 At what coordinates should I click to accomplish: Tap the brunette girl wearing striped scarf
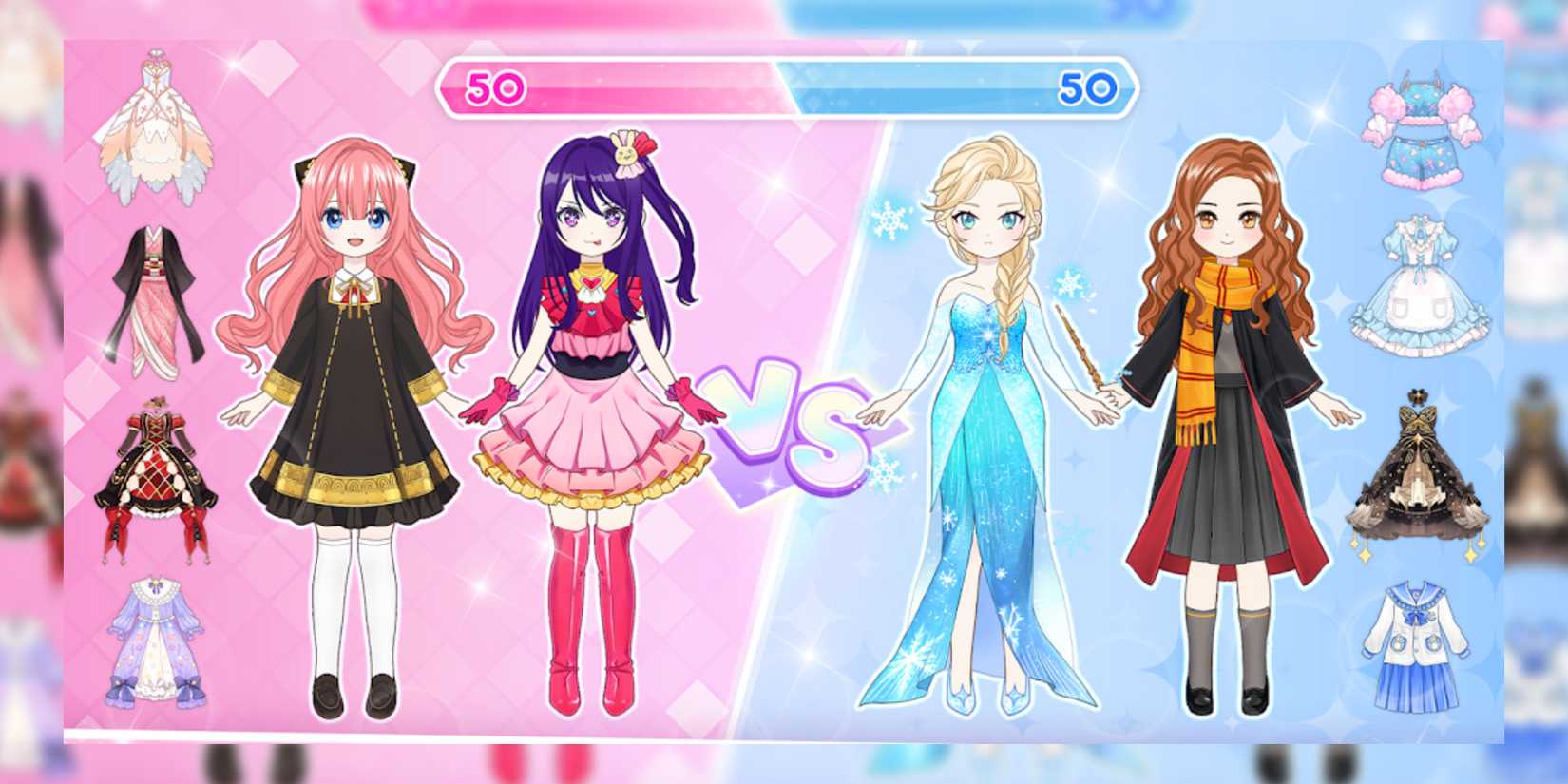coord(1226,409)
